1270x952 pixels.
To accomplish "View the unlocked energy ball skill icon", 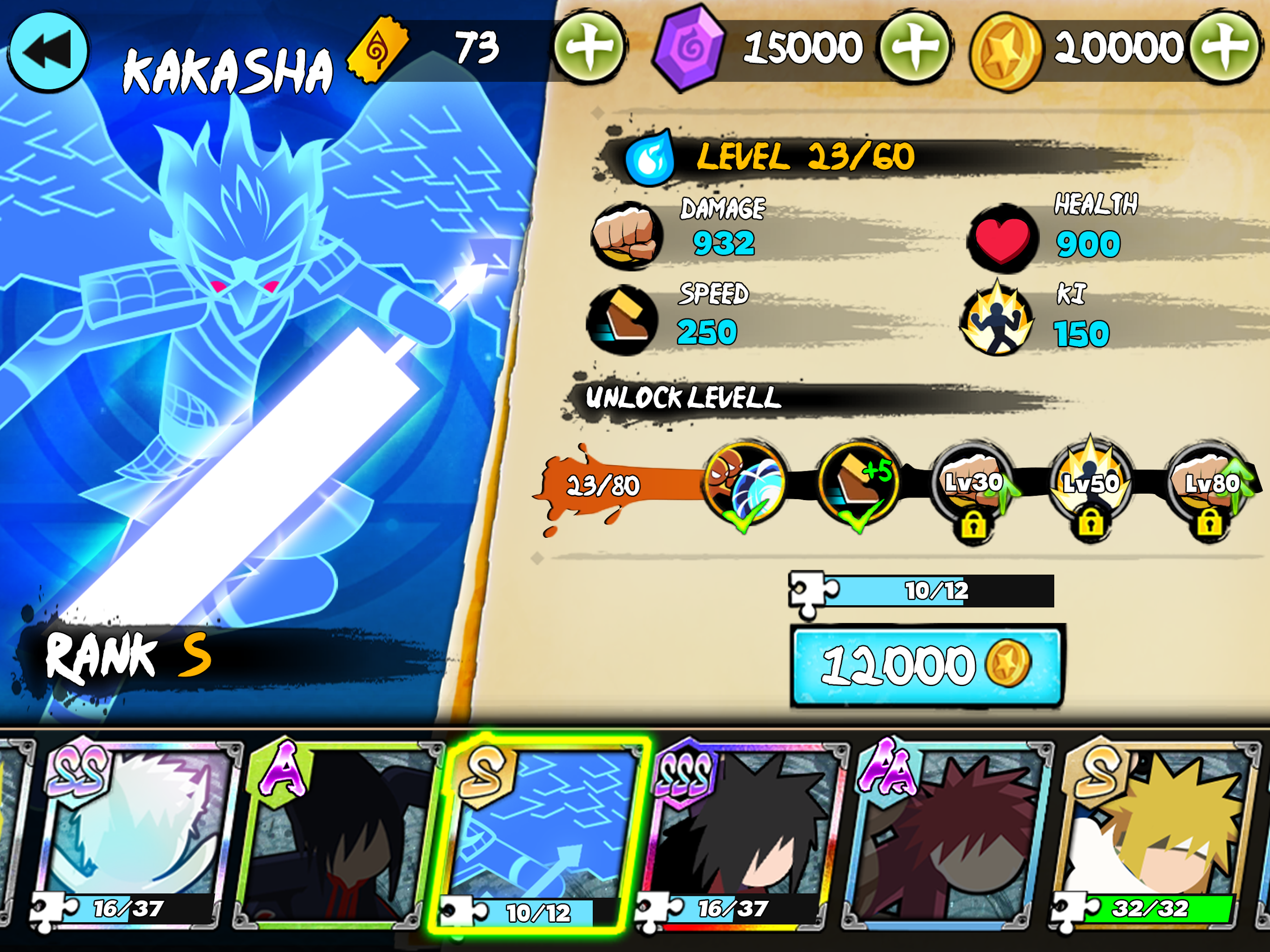I will click(x=745, y=484).
